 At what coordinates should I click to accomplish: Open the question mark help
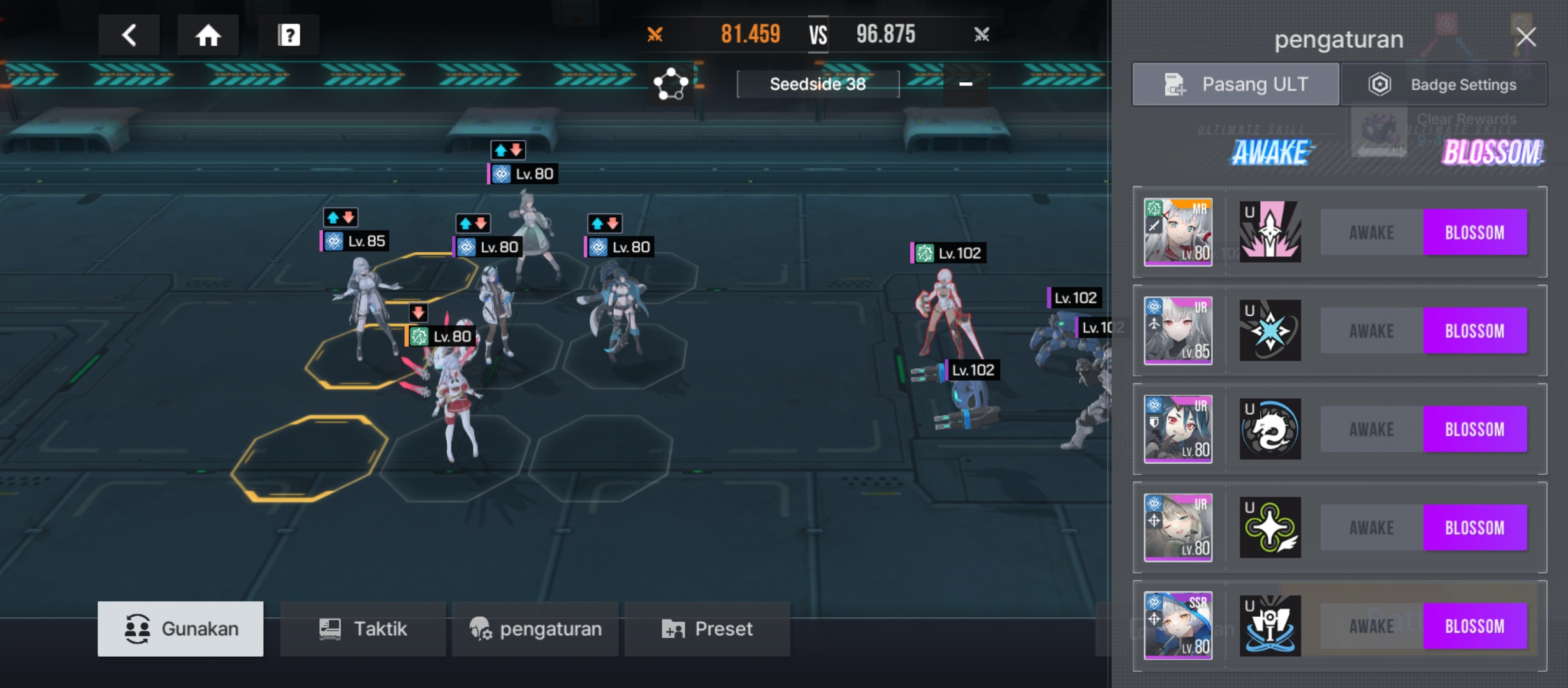pos(289,35)
